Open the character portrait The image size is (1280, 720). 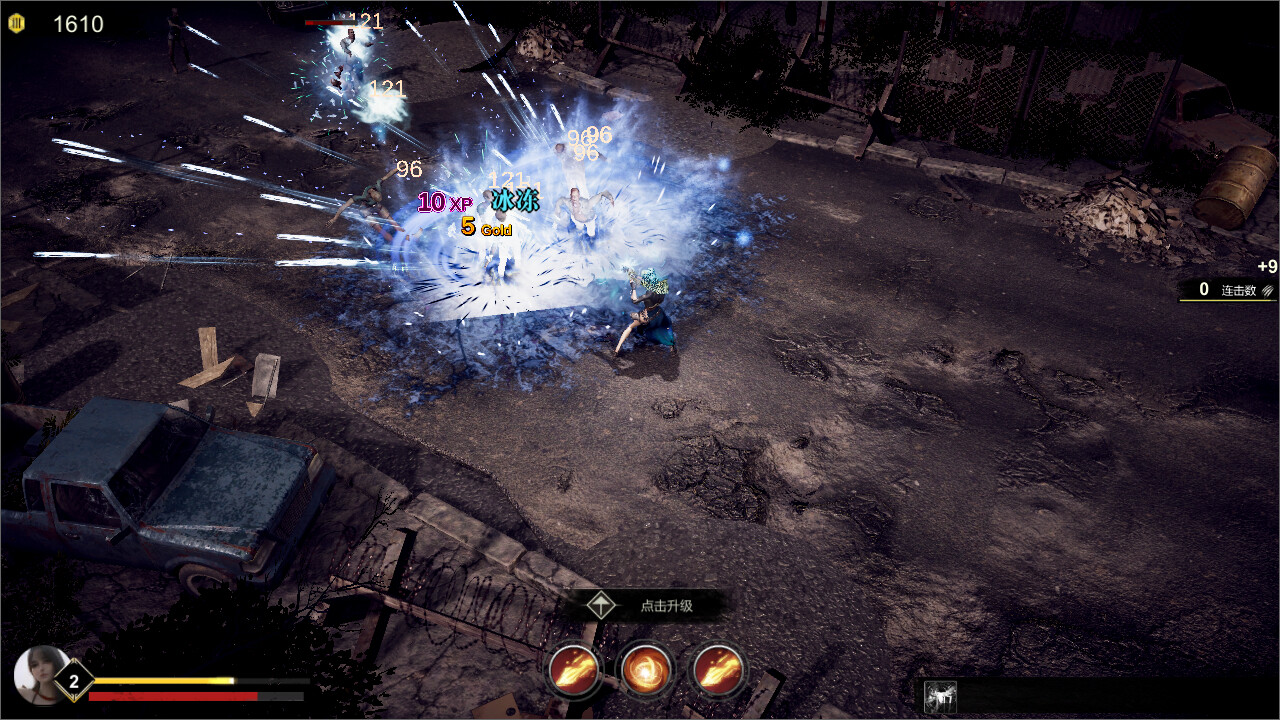(x=40, y=675)
